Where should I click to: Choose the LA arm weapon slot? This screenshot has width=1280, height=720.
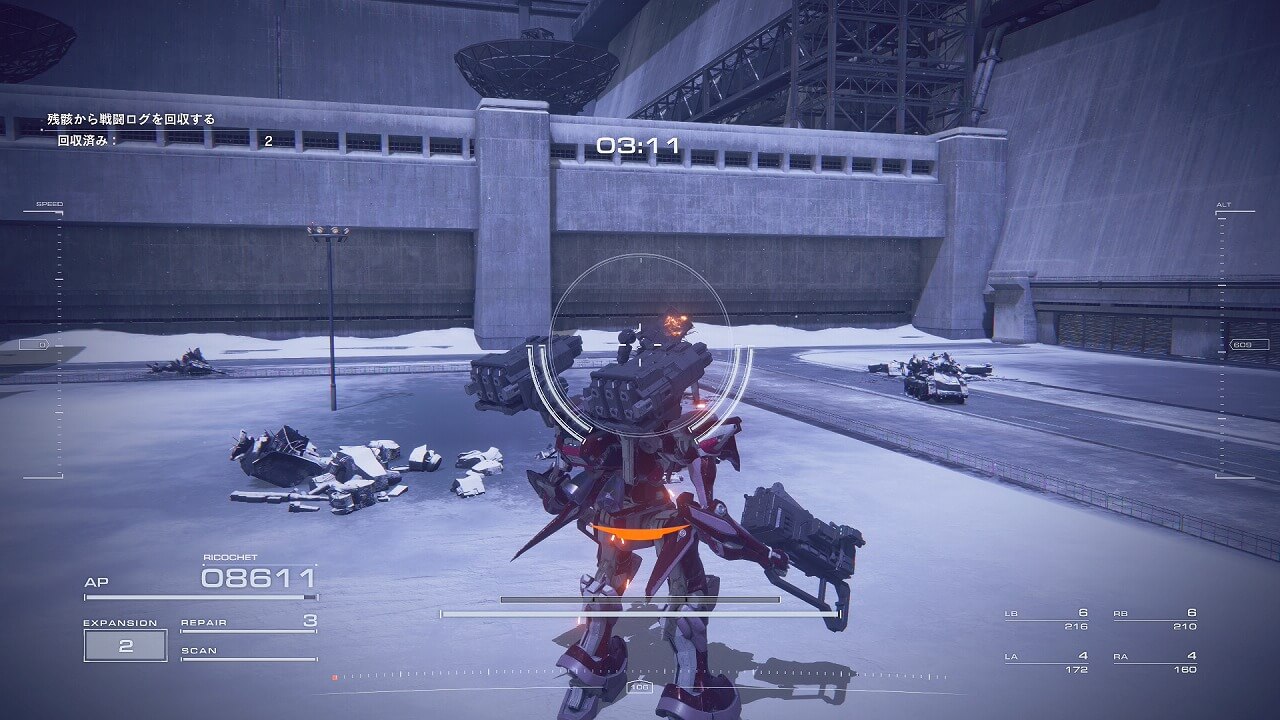[x=1046, y=662]
